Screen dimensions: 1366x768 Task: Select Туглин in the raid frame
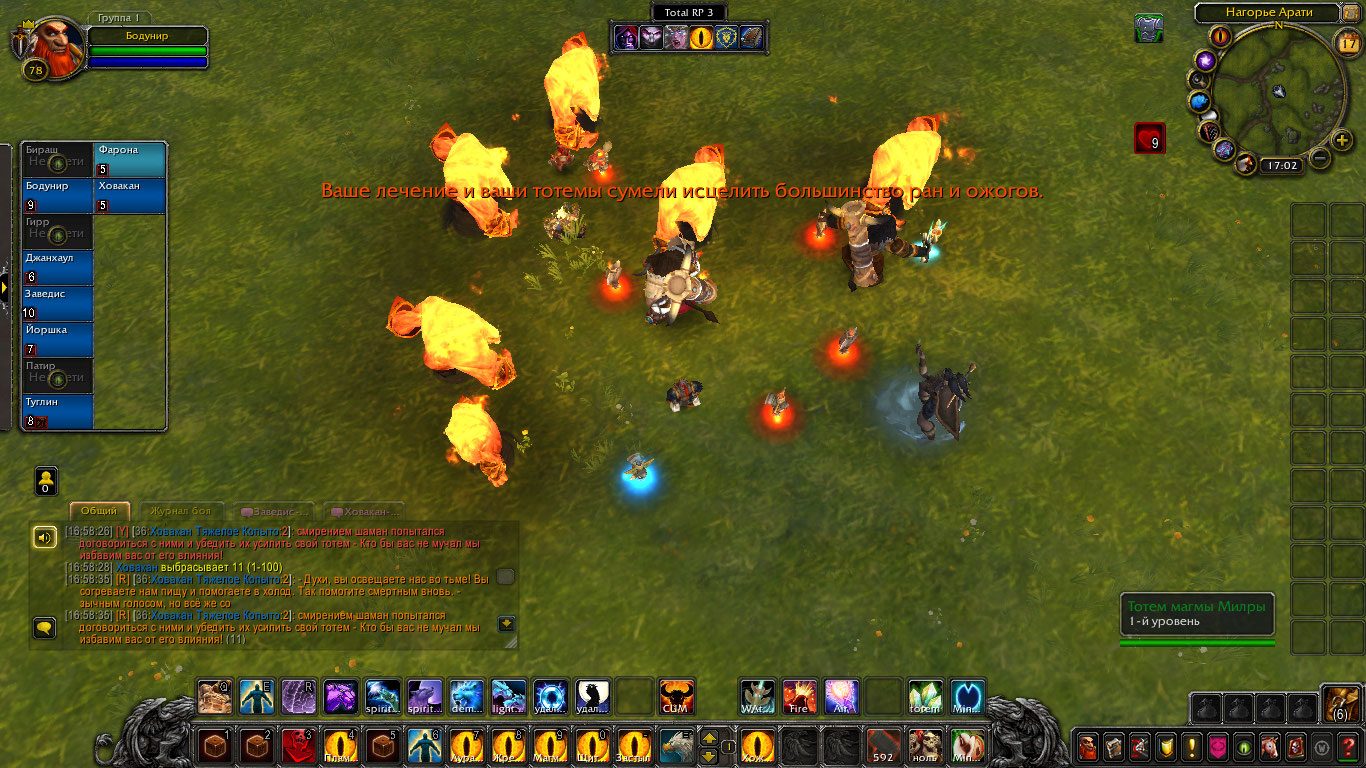(x=57, y=412)
